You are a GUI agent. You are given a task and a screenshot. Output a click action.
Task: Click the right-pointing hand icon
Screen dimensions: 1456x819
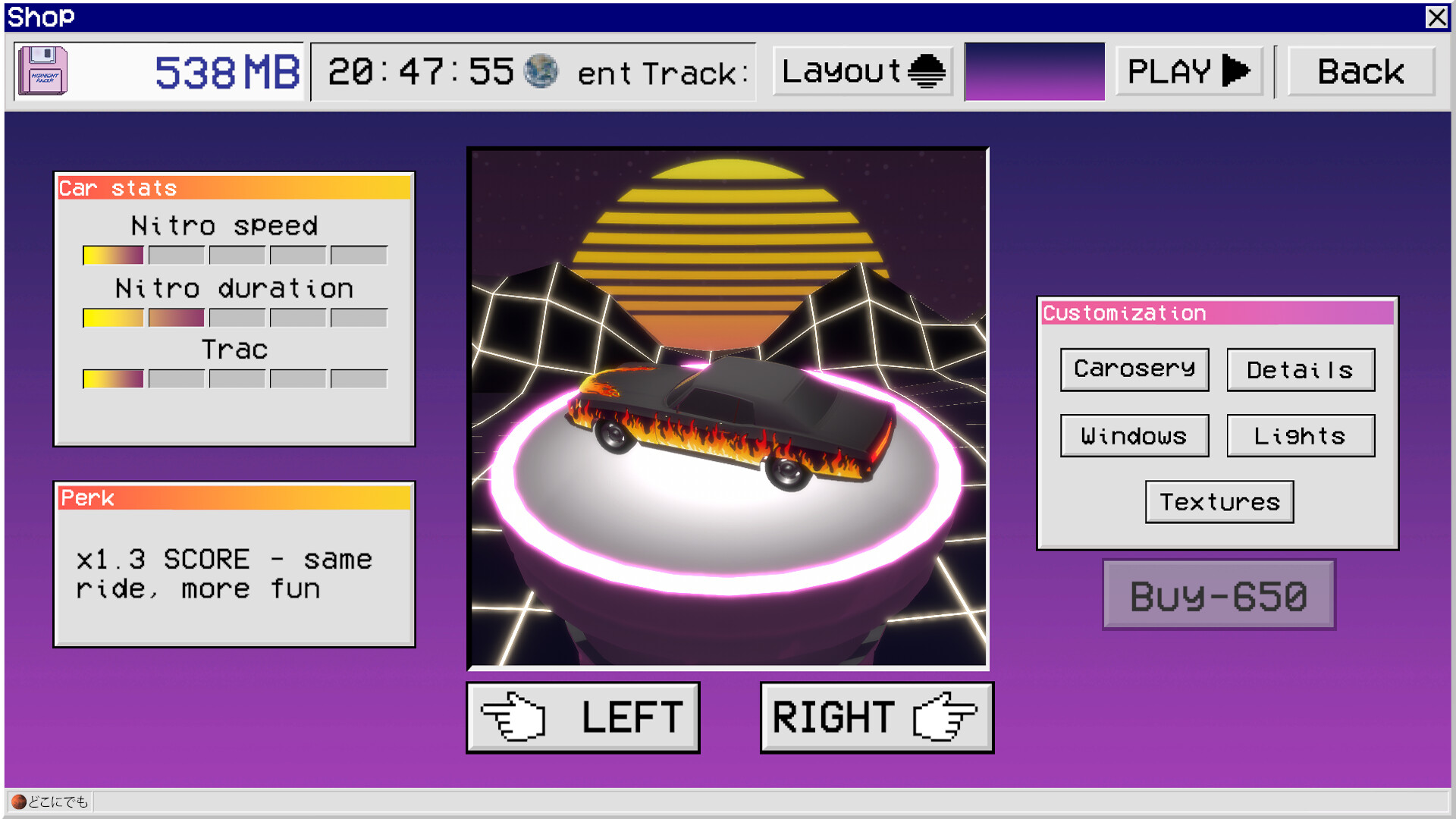(x=946, y=716)
